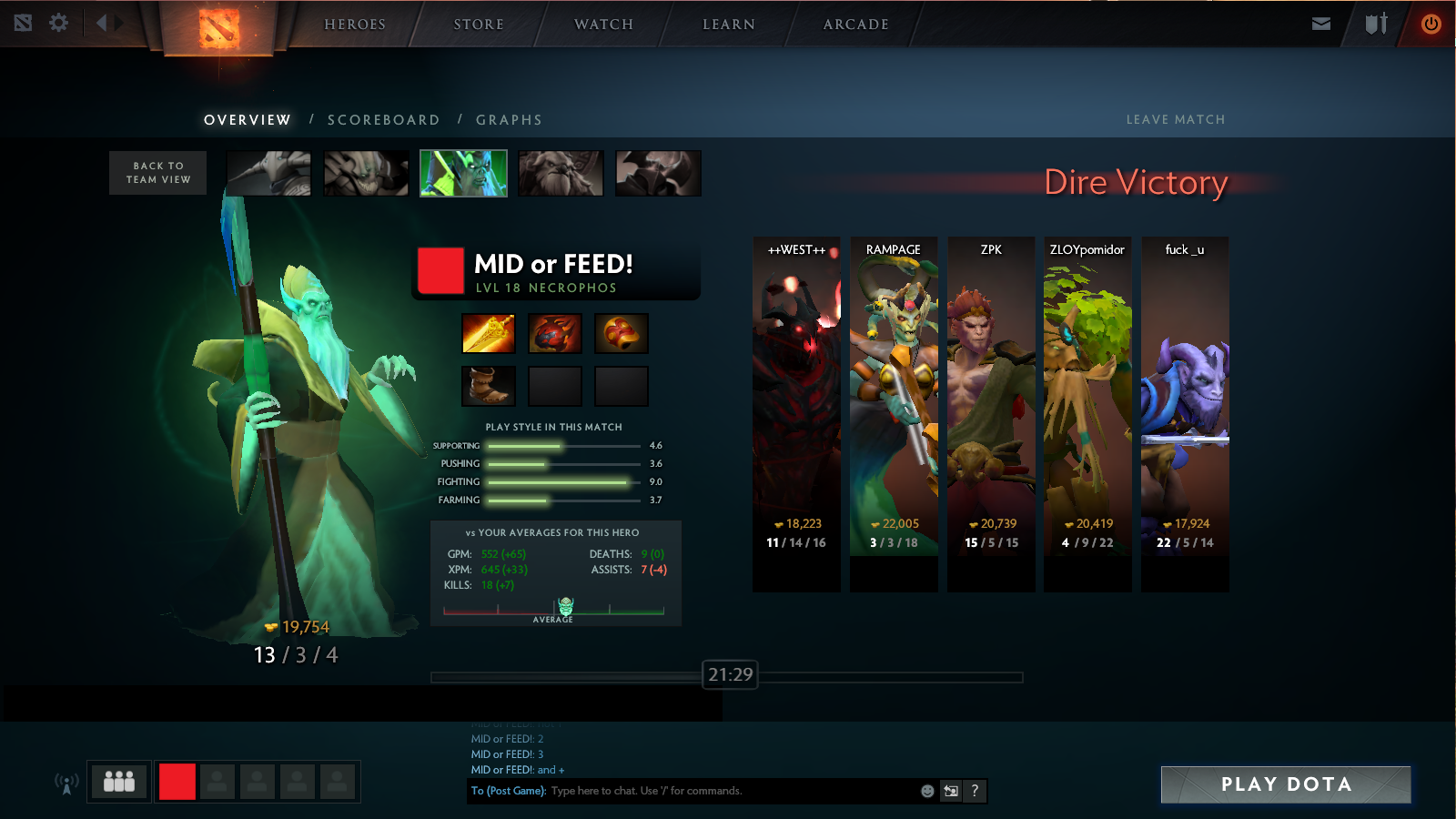Image resolution: width=1456 pixels, height=819 pixels.
Task: Return with Back to Team View
Action: point(158,173)
